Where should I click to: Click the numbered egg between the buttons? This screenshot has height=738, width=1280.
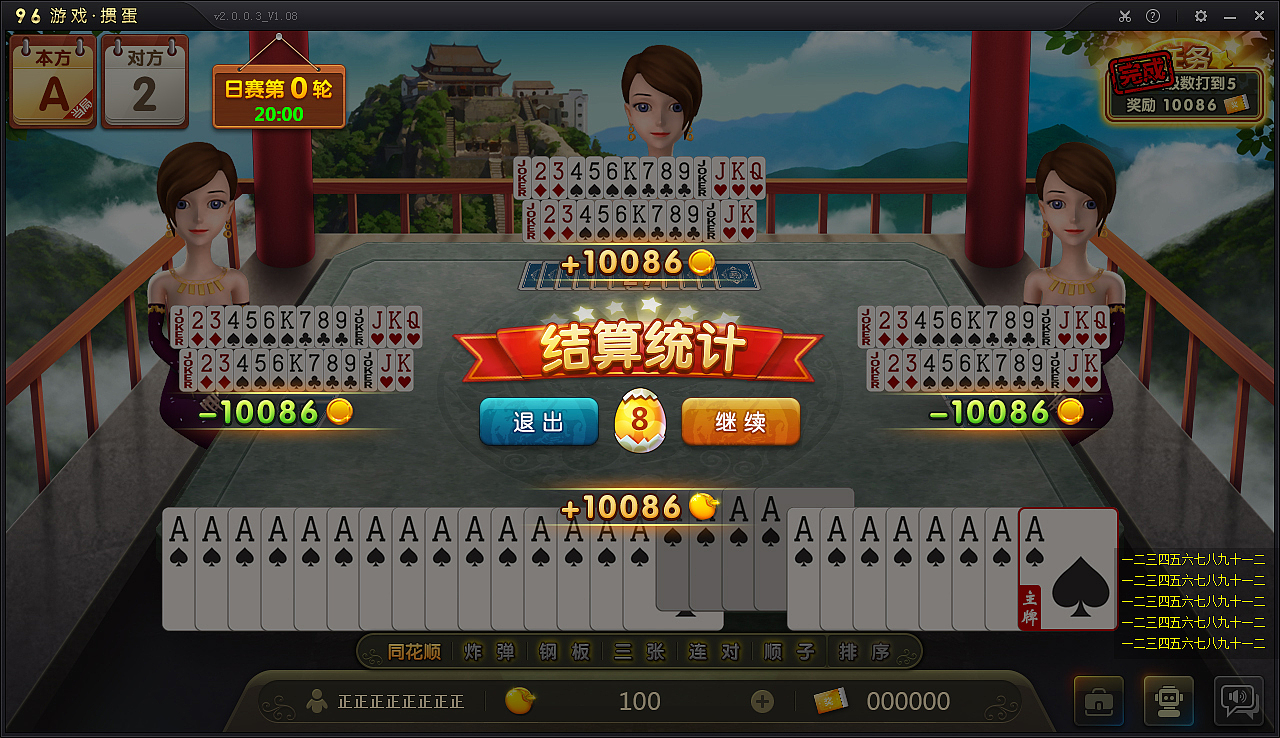pyautogui.click(x=639, y=418)
